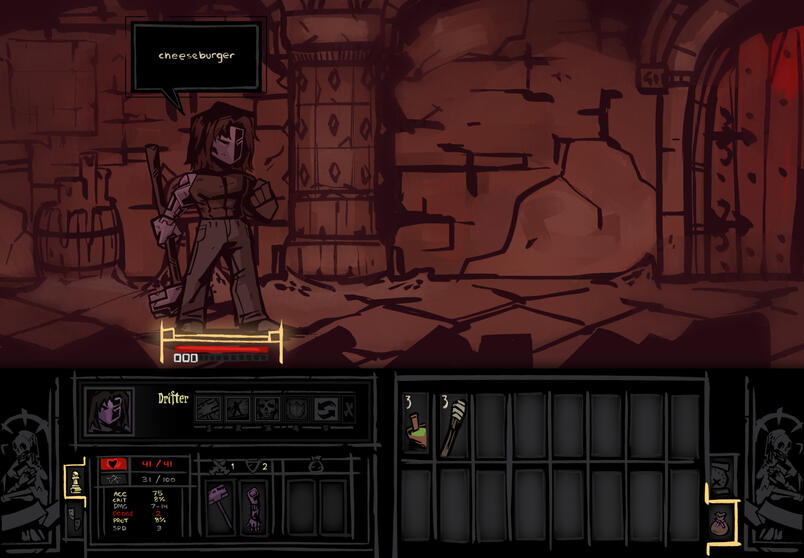804x558 pixels.
Task: Activate the skull skill icon
Action: [x=265, y=408]
